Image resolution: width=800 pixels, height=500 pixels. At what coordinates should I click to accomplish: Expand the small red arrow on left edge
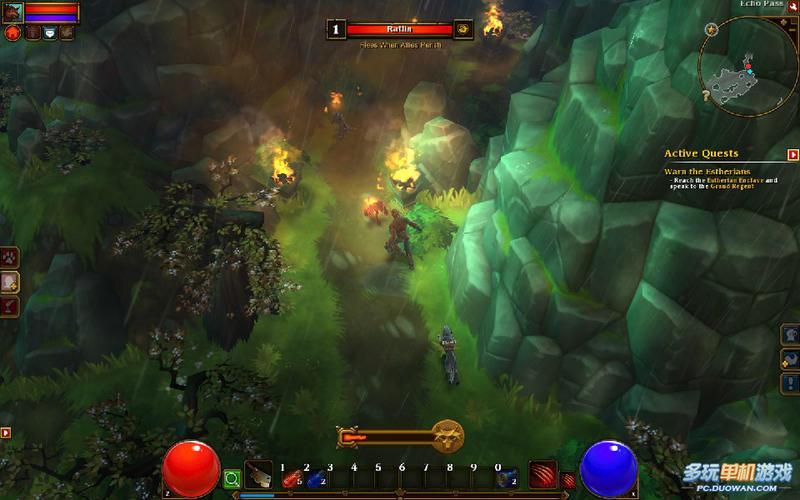point(6,433)
